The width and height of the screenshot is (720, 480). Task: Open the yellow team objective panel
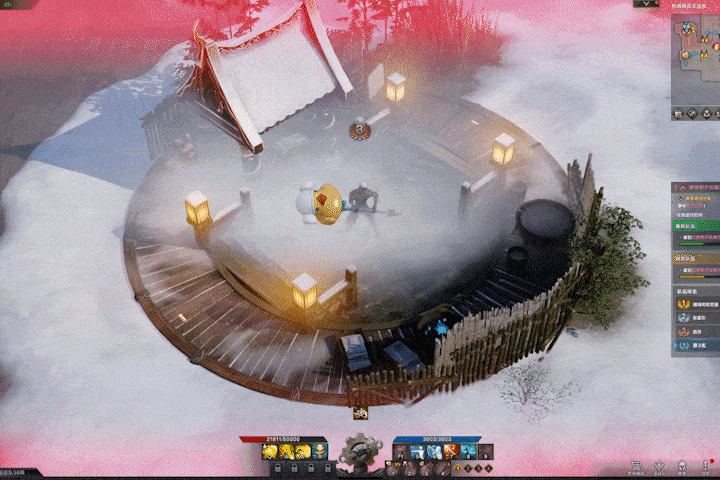(697, 265)
